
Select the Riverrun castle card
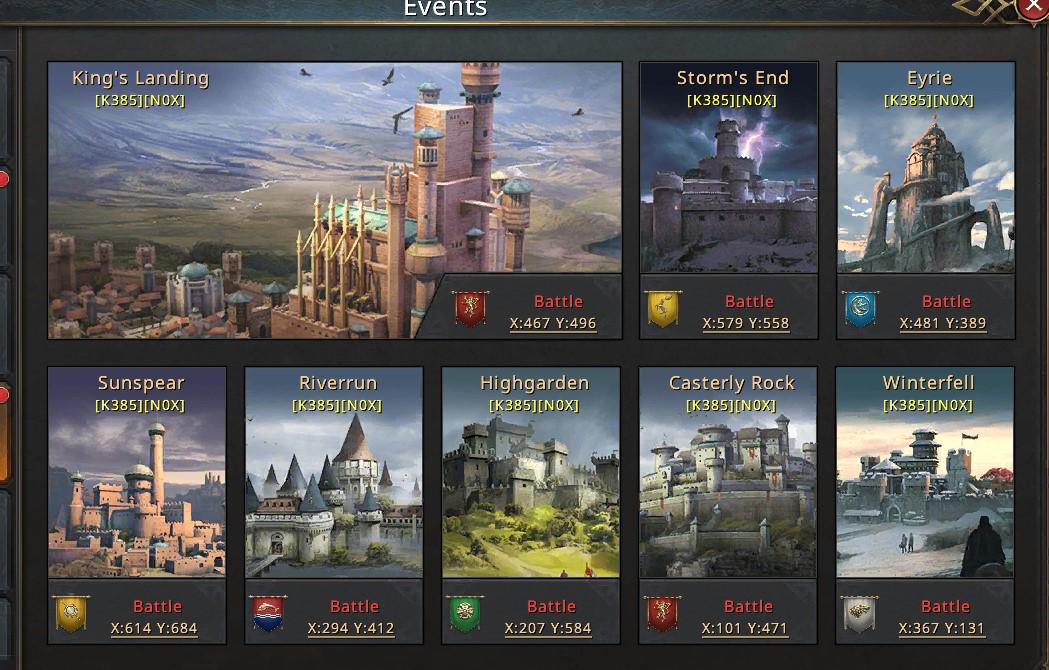(x=334, y=480)
